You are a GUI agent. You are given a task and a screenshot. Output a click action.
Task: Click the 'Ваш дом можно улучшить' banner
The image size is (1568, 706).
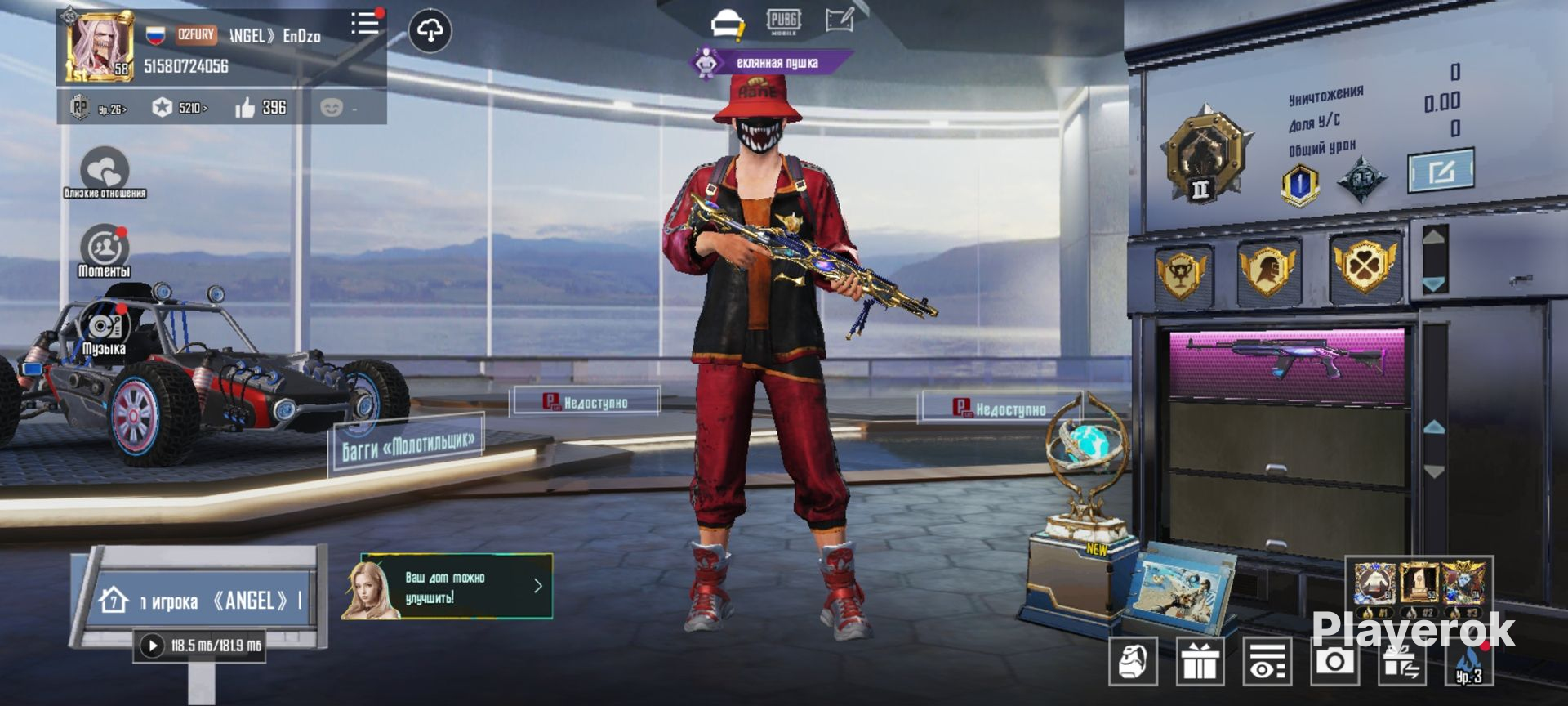(457, 587)
